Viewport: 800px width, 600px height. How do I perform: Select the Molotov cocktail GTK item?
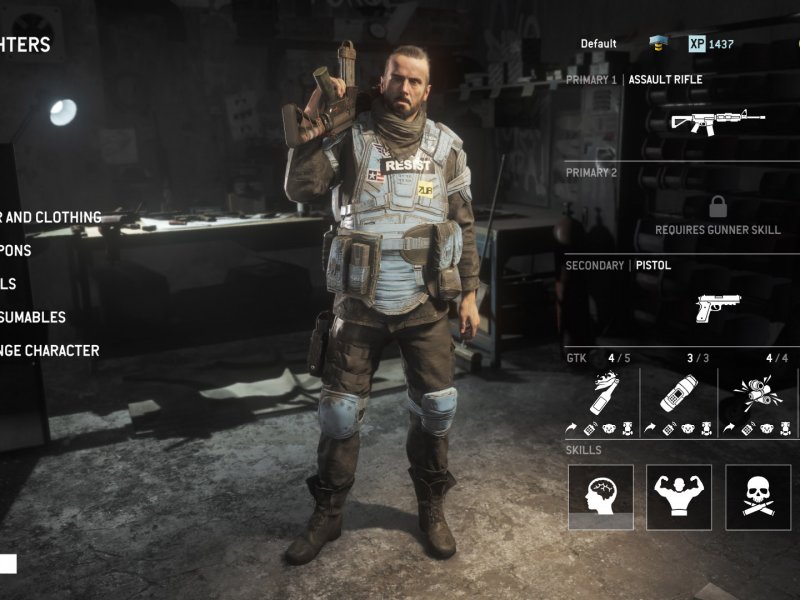[x=602, y=395]
